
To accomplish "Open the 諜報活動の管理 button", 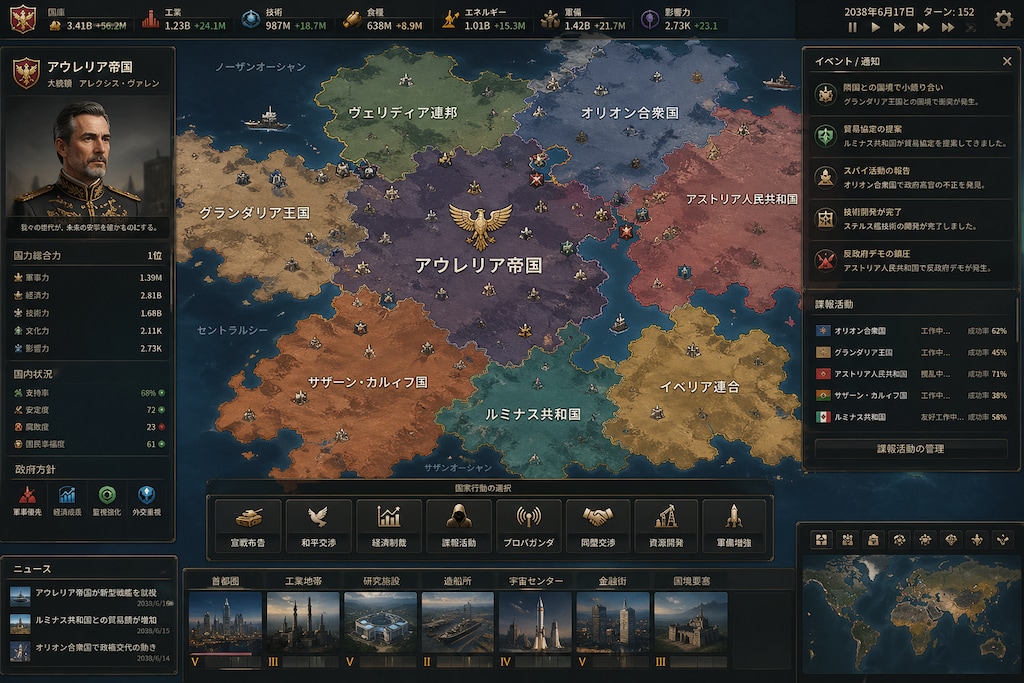I will click(x=910, y=449).
